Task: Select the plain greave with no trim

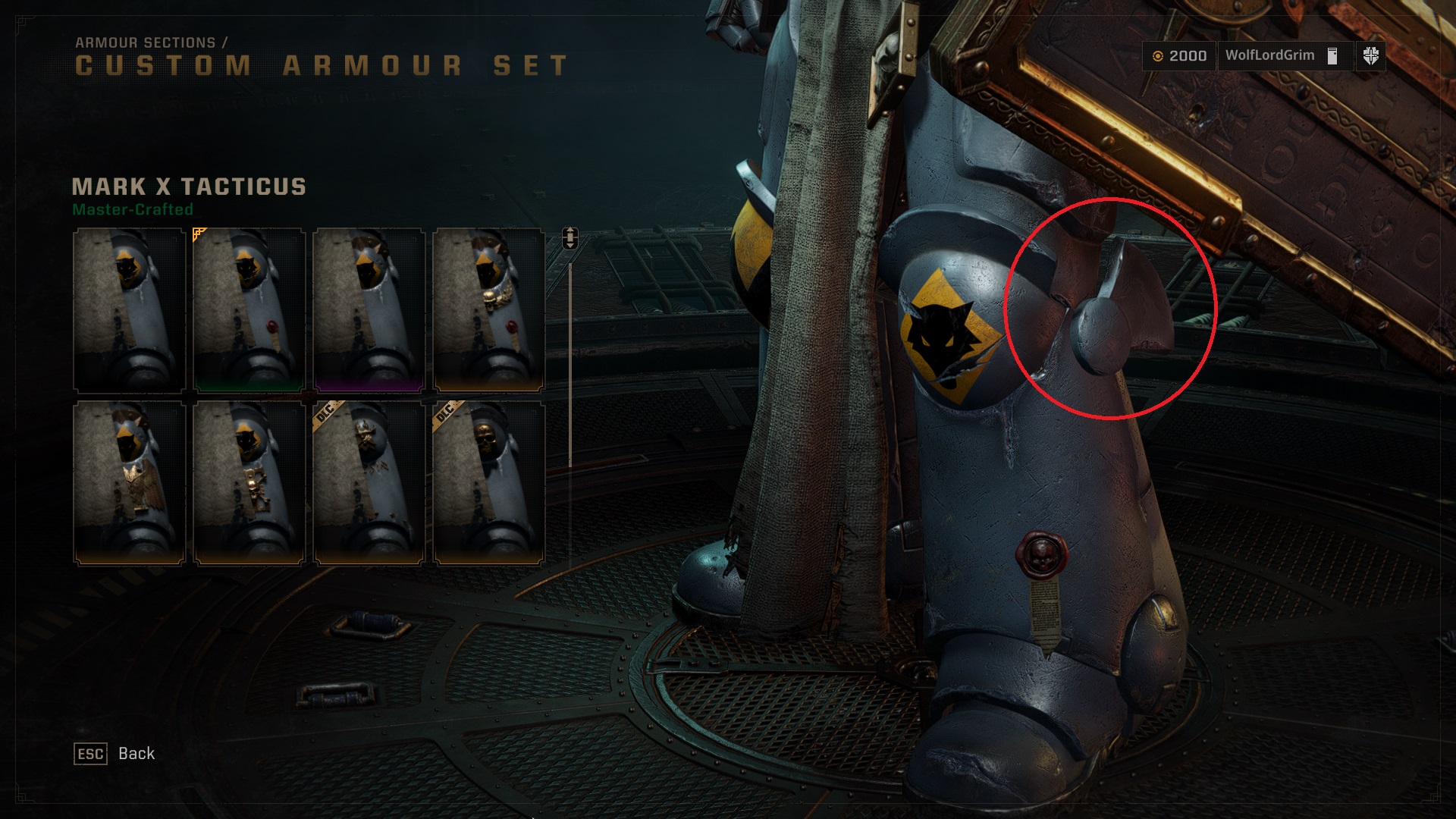Action: [129, 310]
